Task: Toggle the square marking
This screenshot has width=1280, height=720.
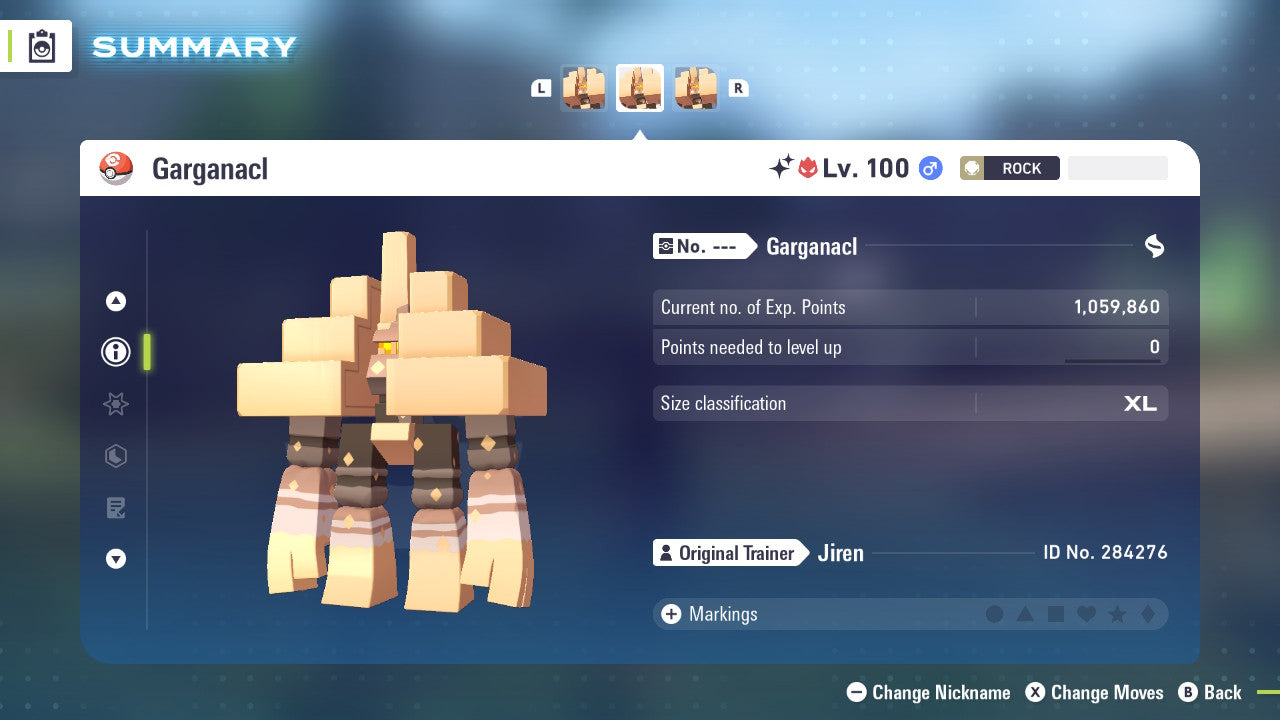Action: coord(1056,614)
